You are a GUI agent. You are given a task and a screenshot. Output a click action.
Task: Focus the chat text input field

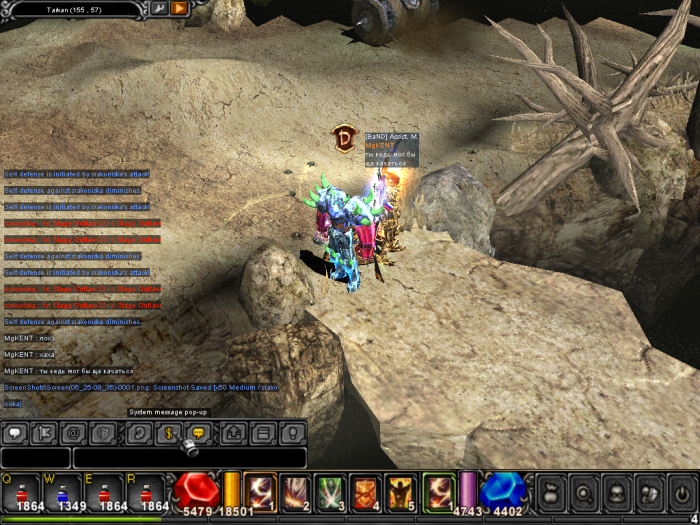[x=189, y=458]
